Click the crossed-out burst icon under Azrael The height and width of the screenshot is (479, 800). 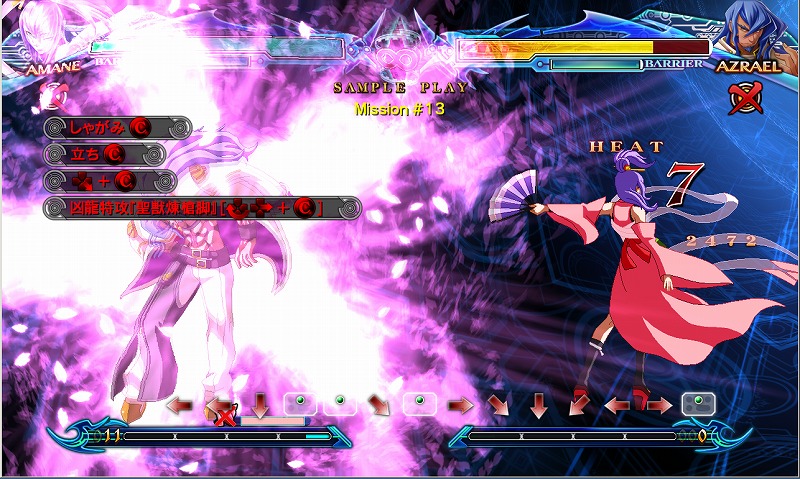point(743,96)
